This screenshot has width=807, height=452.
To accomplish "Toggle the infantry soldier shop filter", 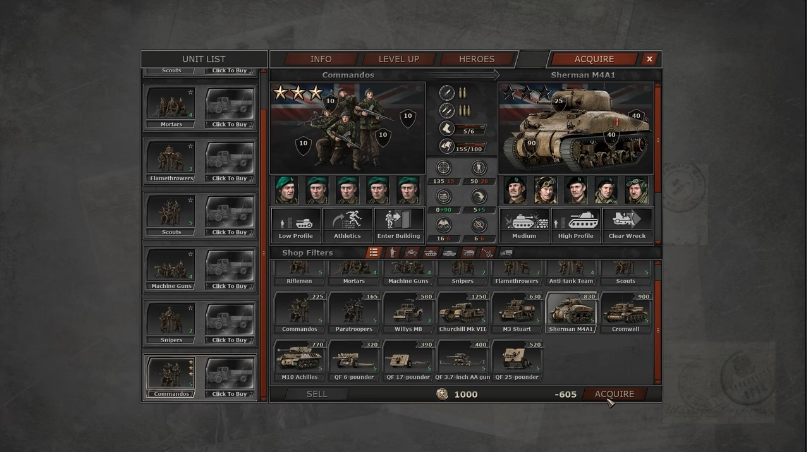I will 392,253.
